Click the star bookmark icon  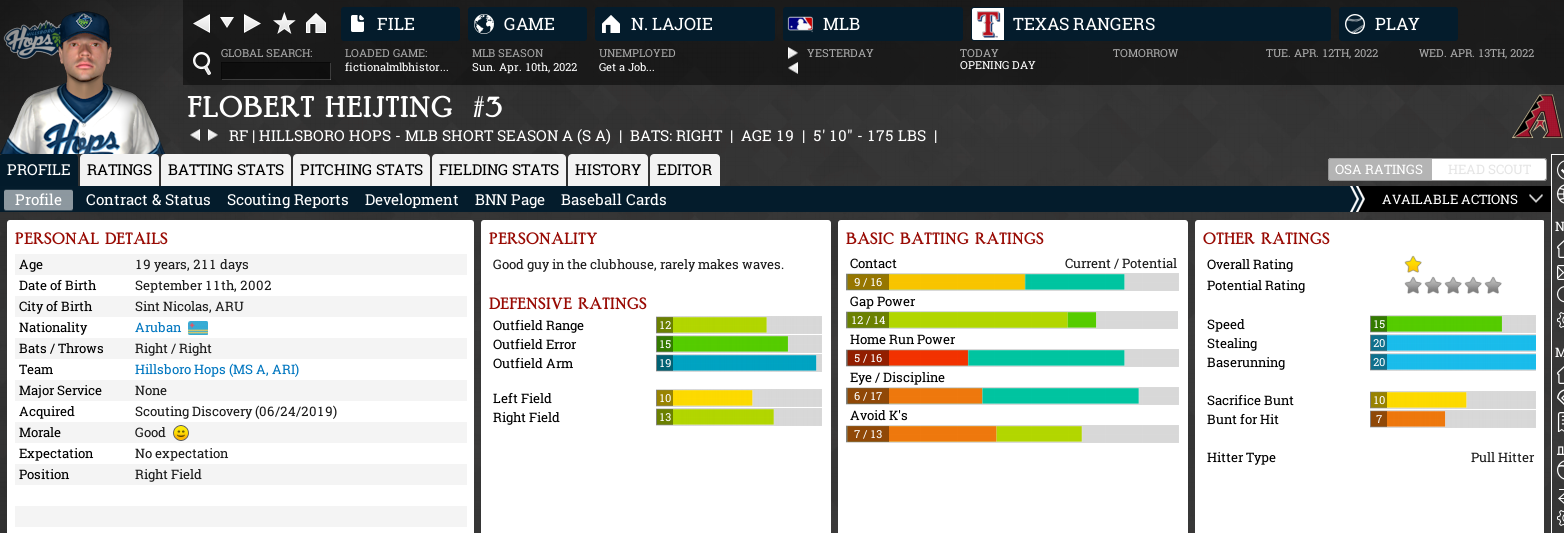point(284,24)
